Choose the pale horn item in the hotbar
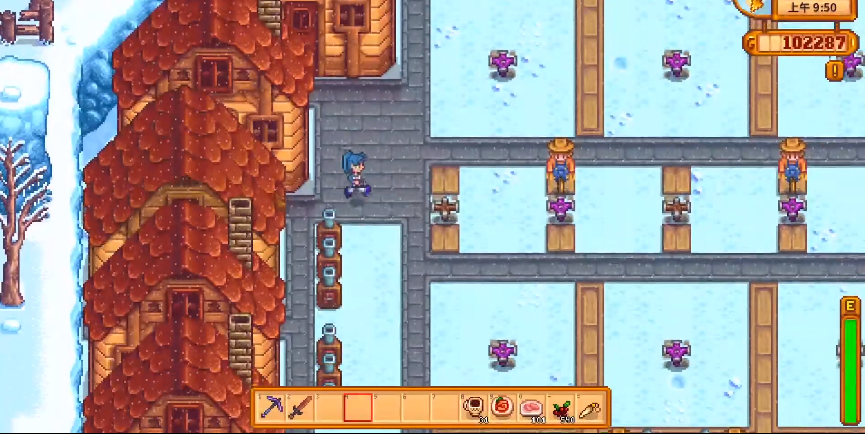The height and width of the screenshot is (434, 865). (x=589, y=407)
